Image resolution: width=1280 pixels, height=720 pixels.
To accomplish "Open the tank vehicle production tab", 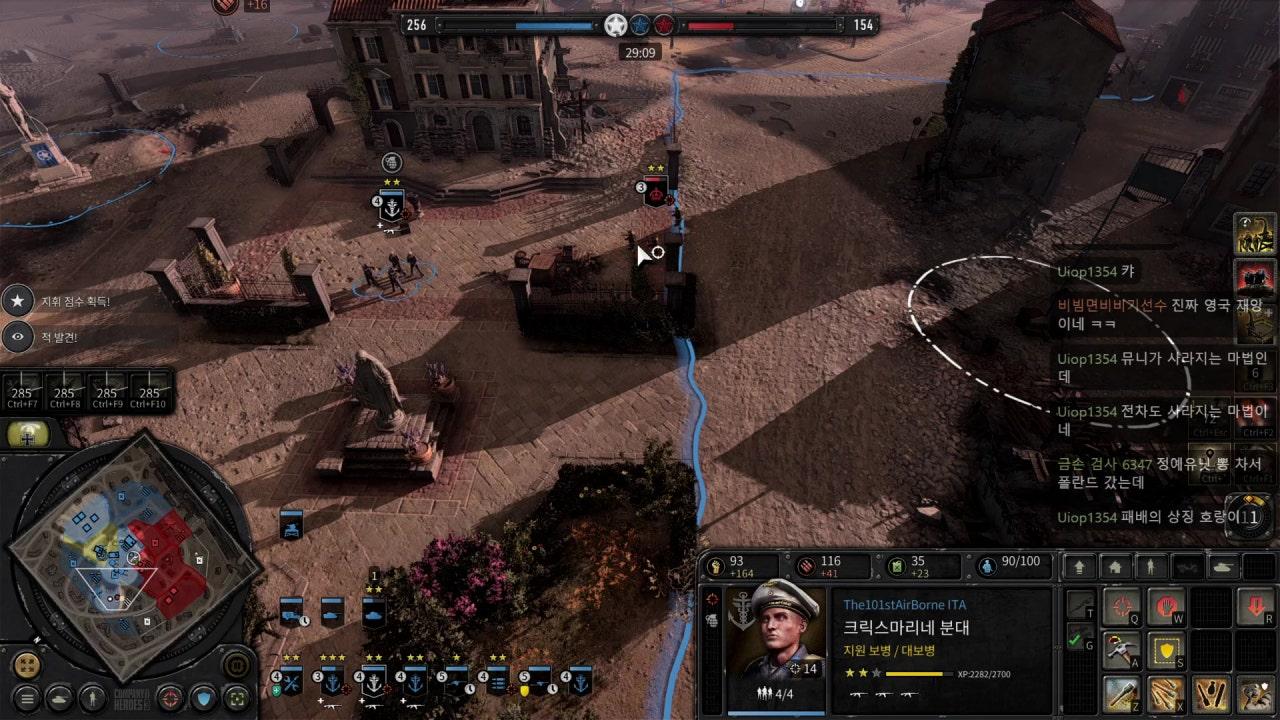I will coord(1223,567).
